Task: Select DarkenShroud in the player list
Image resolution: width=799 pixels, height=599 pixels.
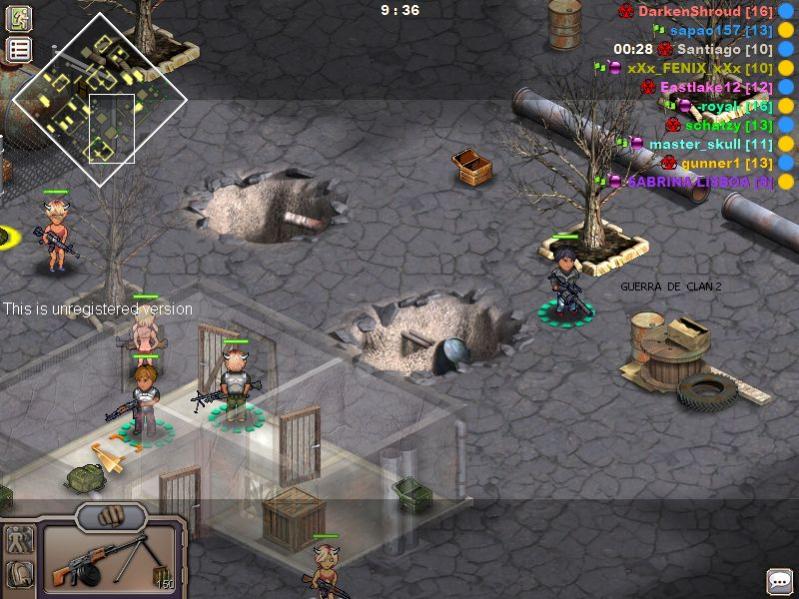Action: (x=691, y=11)
